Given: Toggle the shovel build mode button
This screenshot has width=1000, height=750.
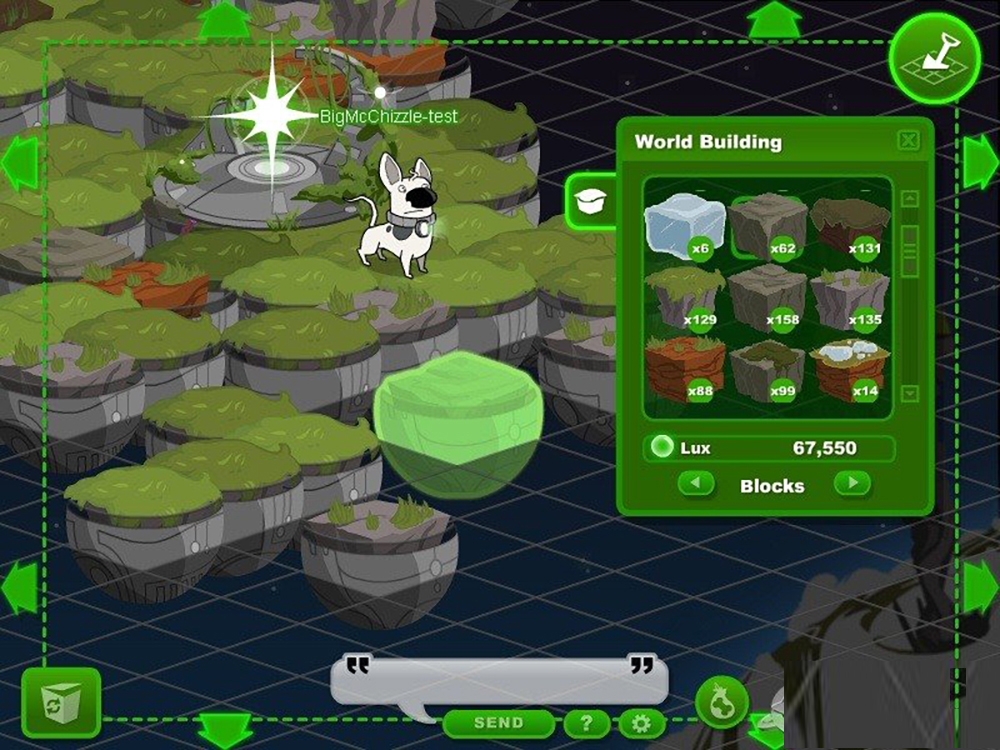Looking at the screenshot, I should (932, 58).
